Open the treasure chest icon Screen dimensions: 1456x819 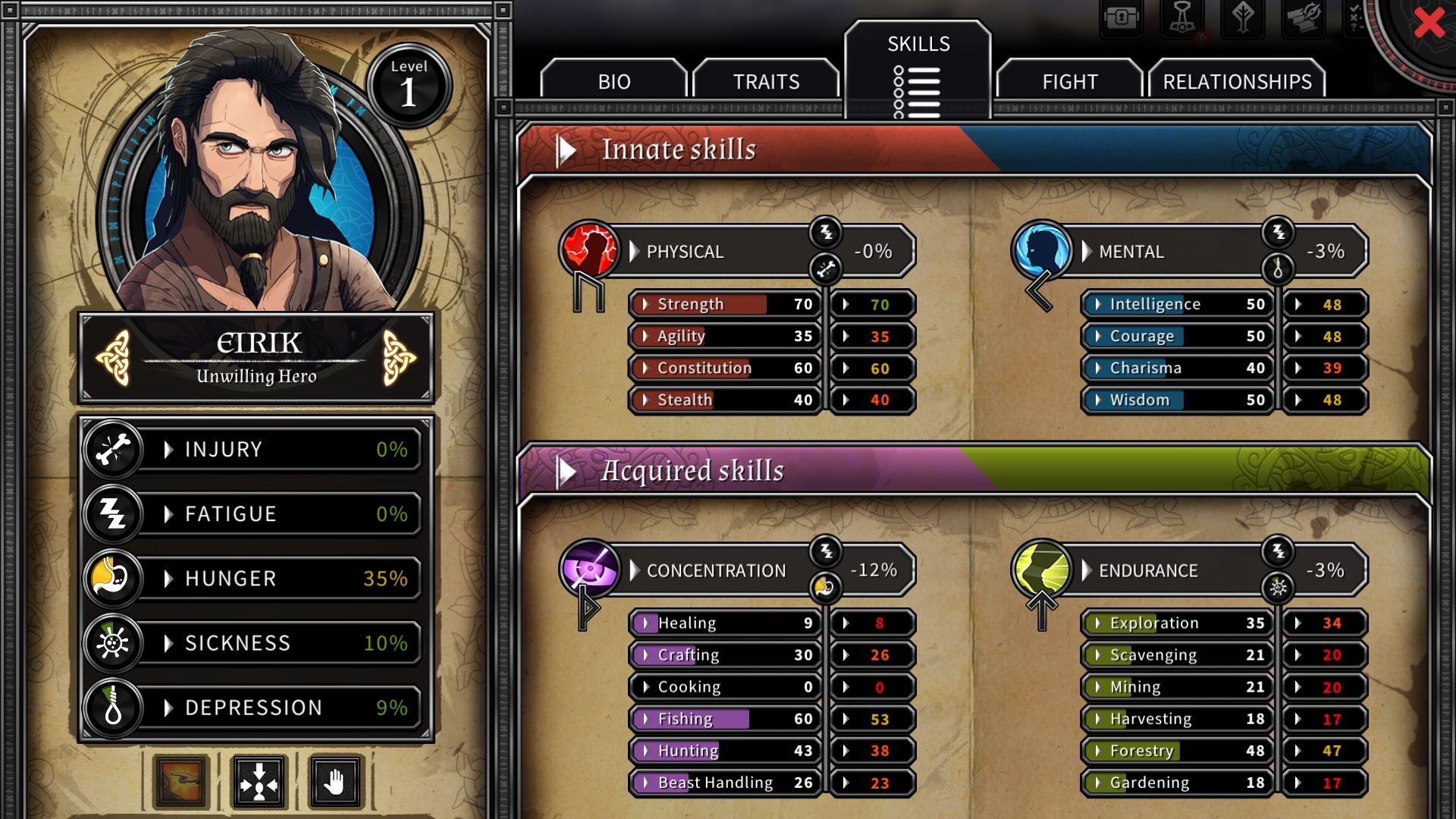coord(1122,18)
